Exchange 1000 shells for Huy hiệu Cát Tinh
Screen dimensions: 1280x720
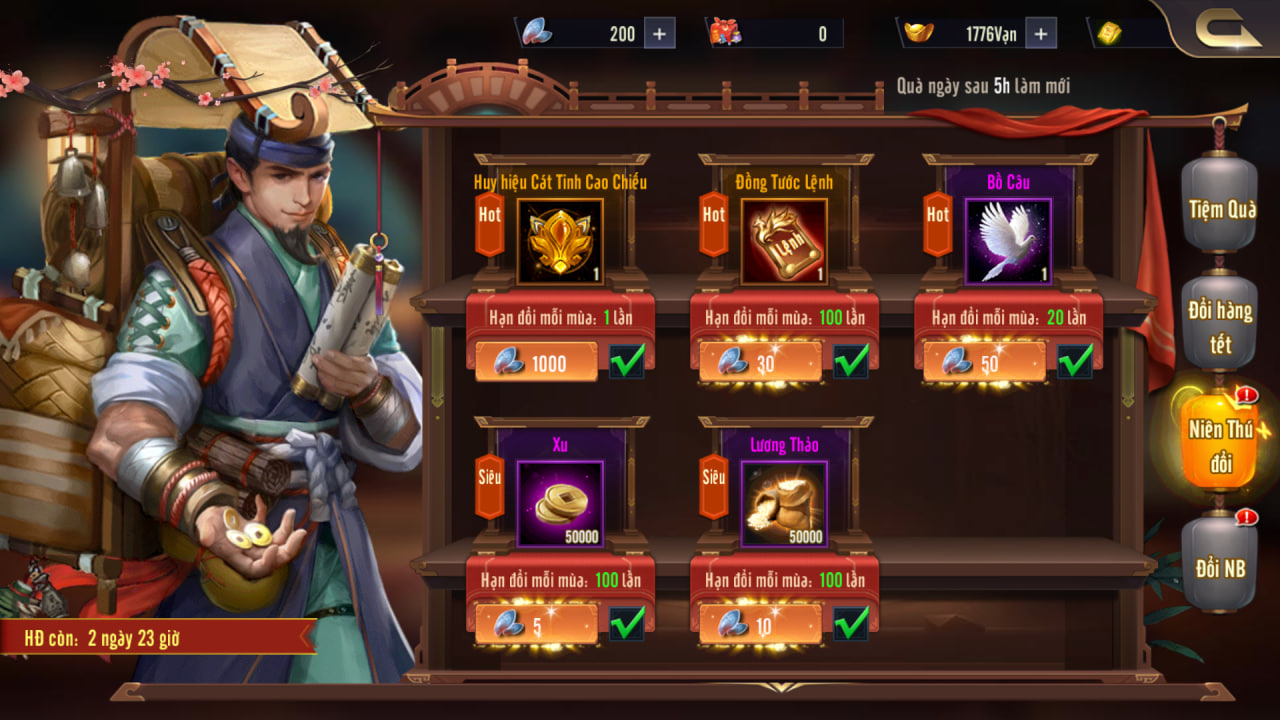(536, 363)
